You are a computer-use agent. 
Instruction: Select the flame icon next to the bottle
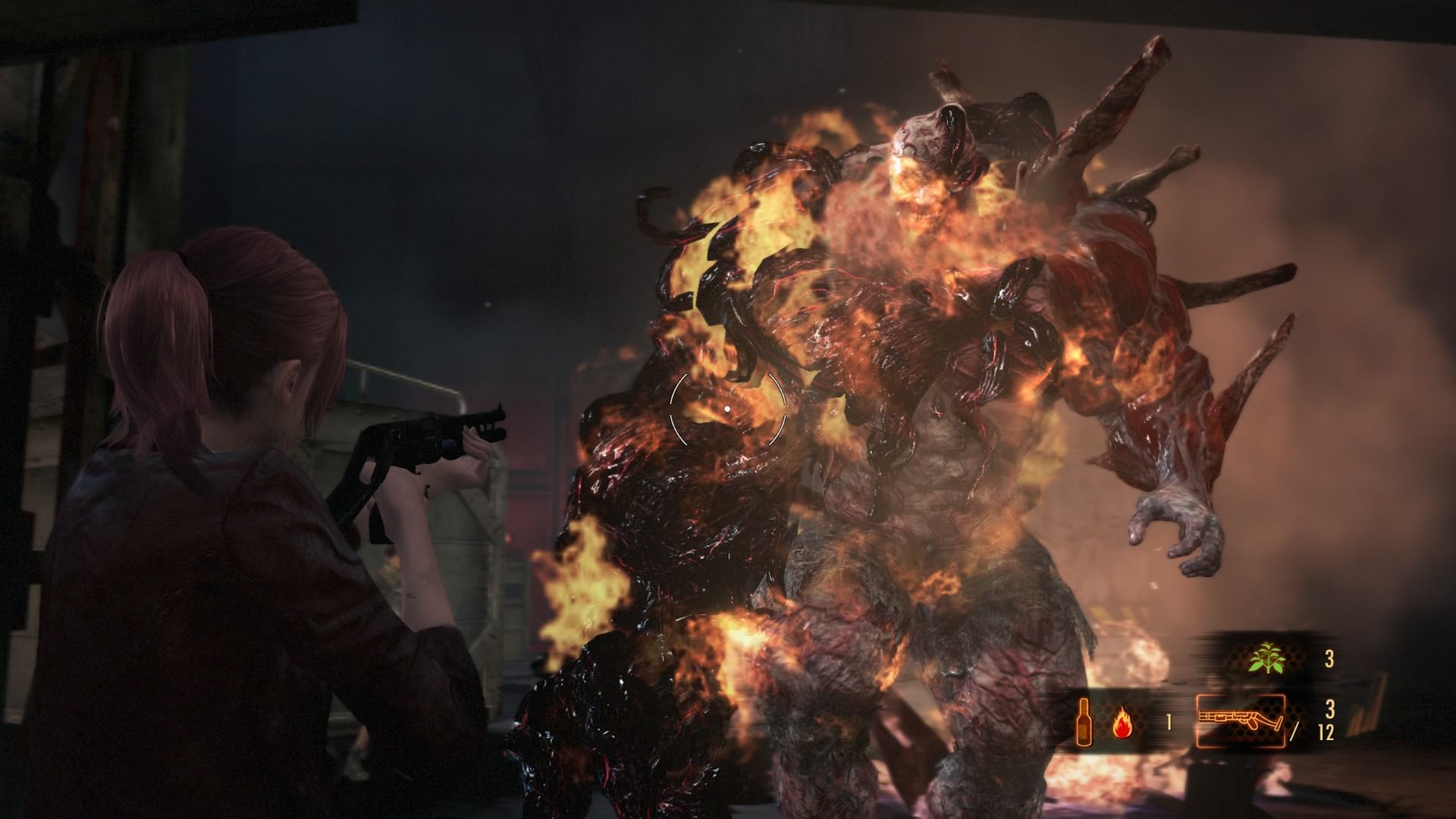(1122, 722)
